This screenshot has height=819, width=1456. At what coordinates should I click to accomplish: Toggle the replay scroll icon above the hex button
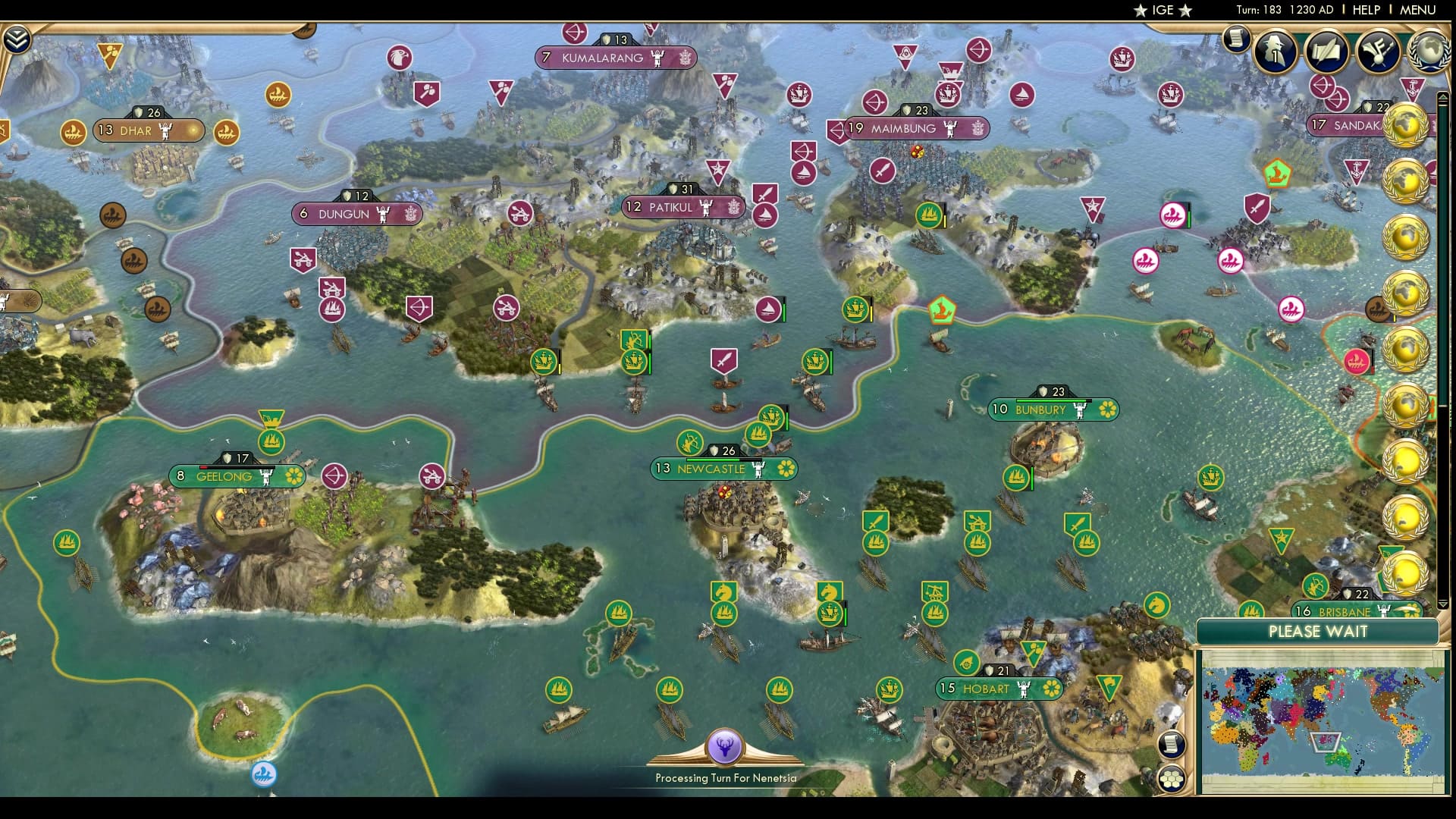point(1171,745)
